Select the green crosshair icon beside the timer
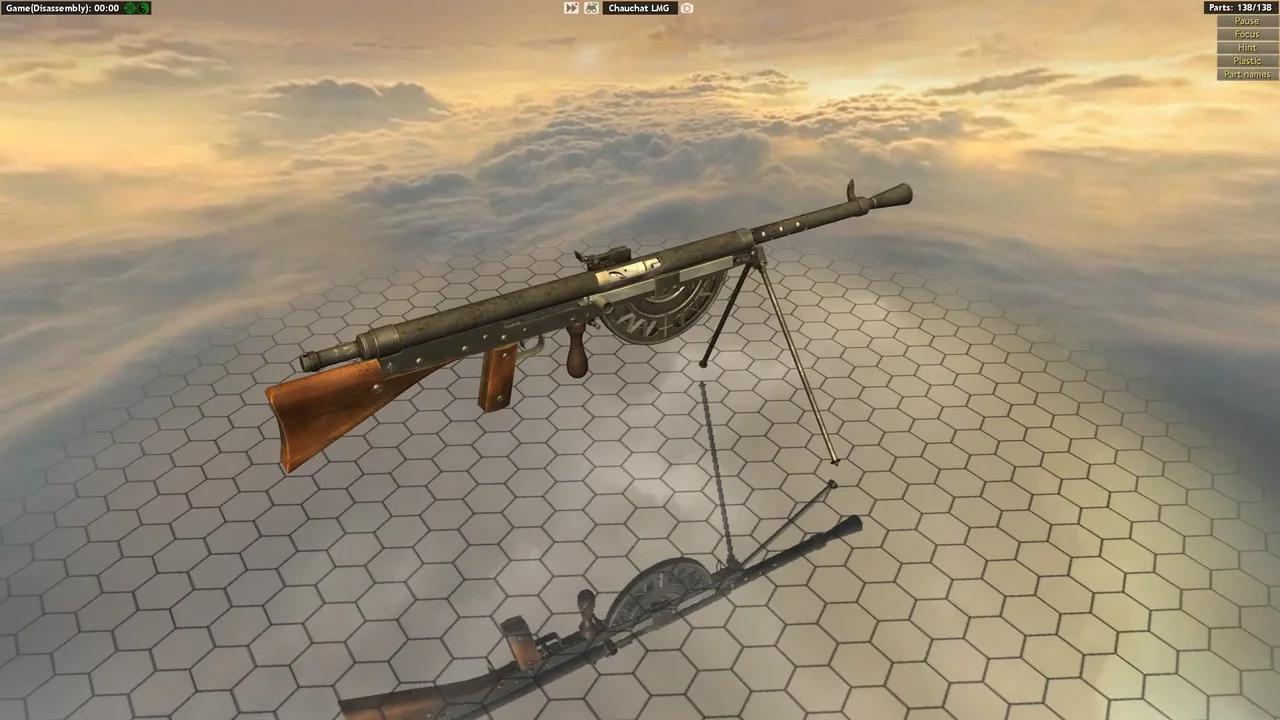This screenshot has width=1280, height=720. coord(129,7)
